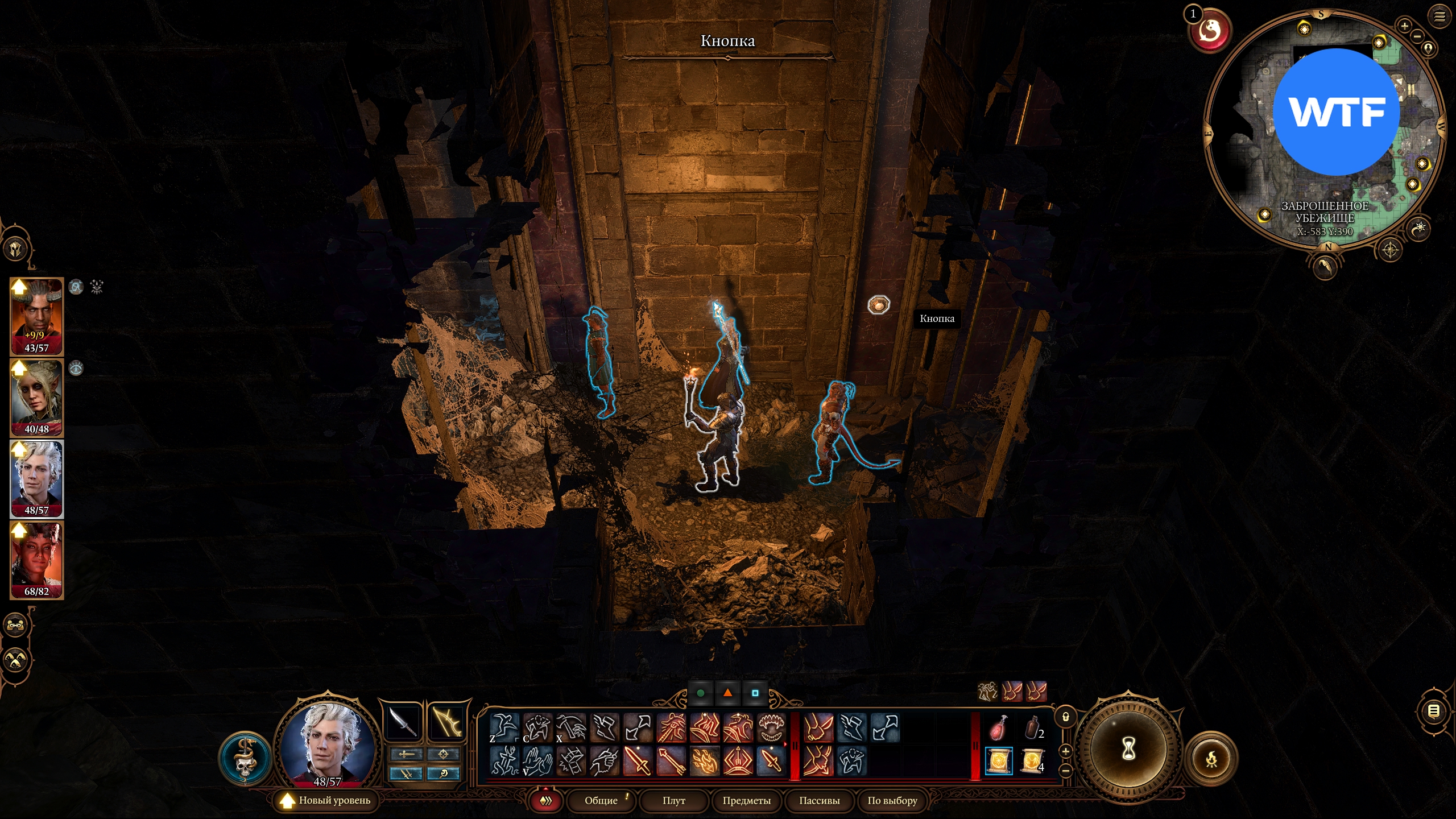Switch to the Общие hotbar tab

[x=601, y=800]
